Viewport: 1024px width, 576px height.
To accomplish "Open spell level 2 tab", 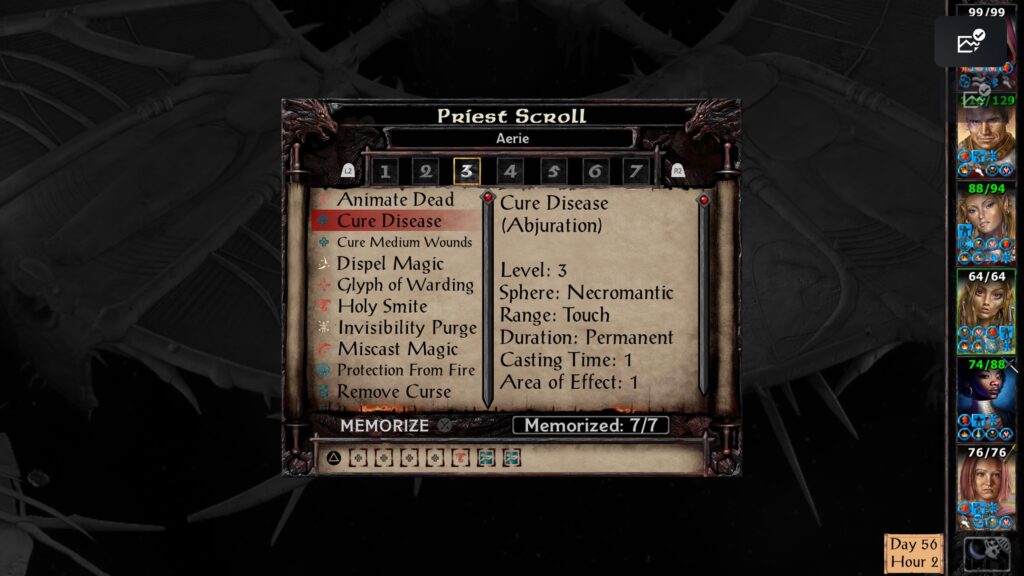I will tap(426, 171).
